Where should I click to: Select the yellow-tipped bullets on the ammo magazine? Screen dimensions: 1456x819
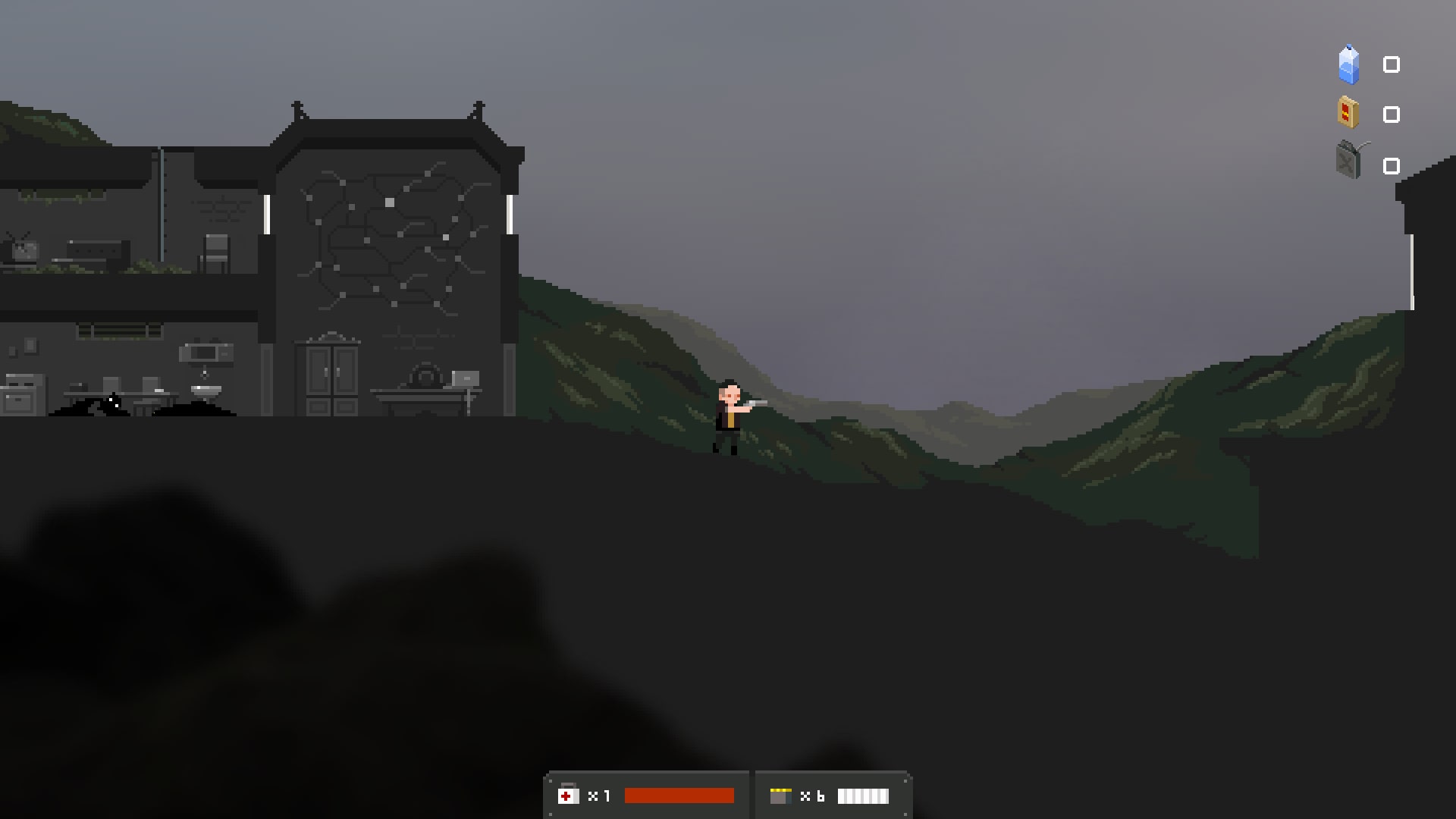click(780, 789)
